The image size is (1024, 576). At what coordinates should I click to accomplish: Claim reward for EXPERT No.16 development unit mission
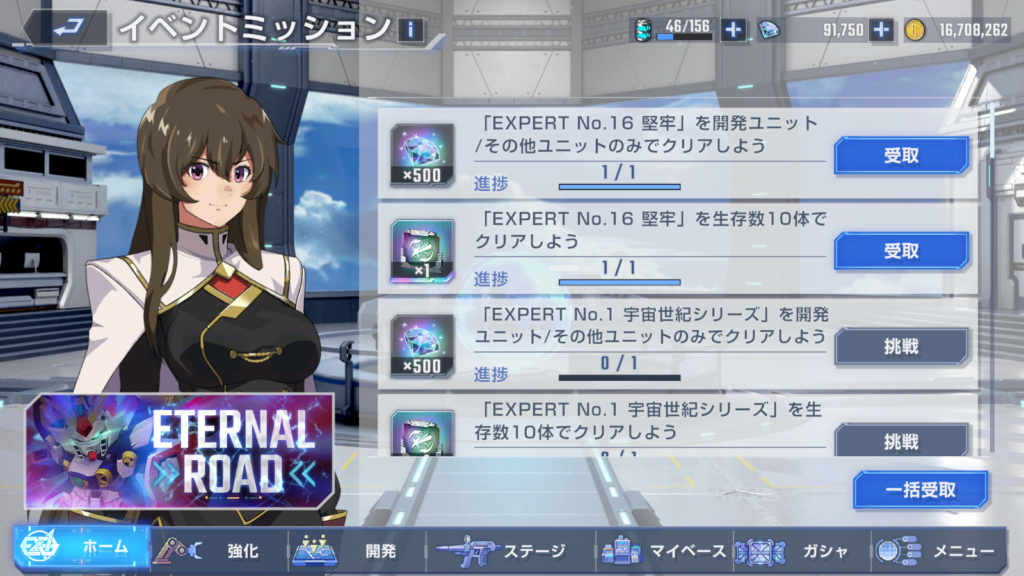click(901, 156)
